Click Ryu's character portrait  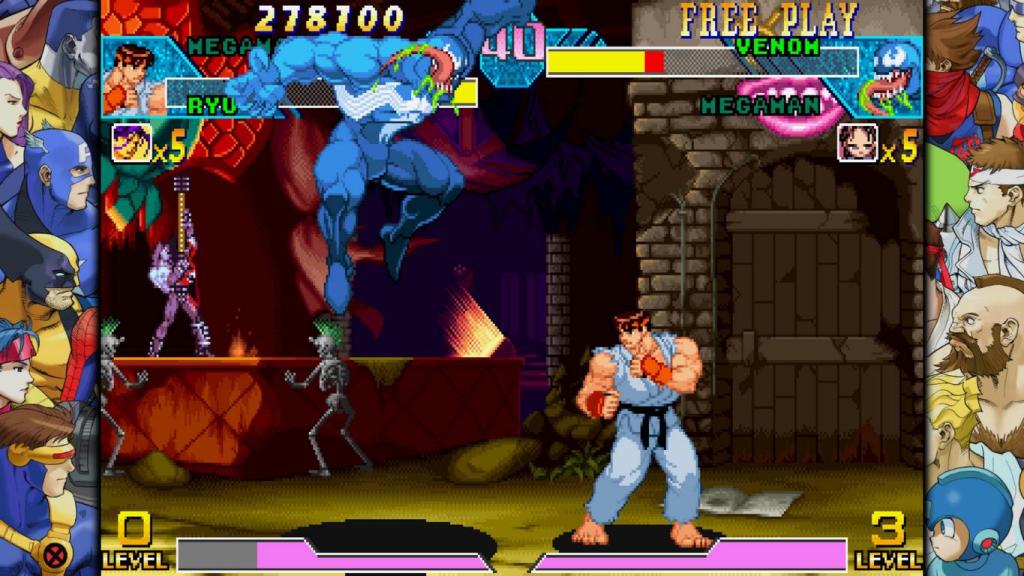[x=134, y=78]
